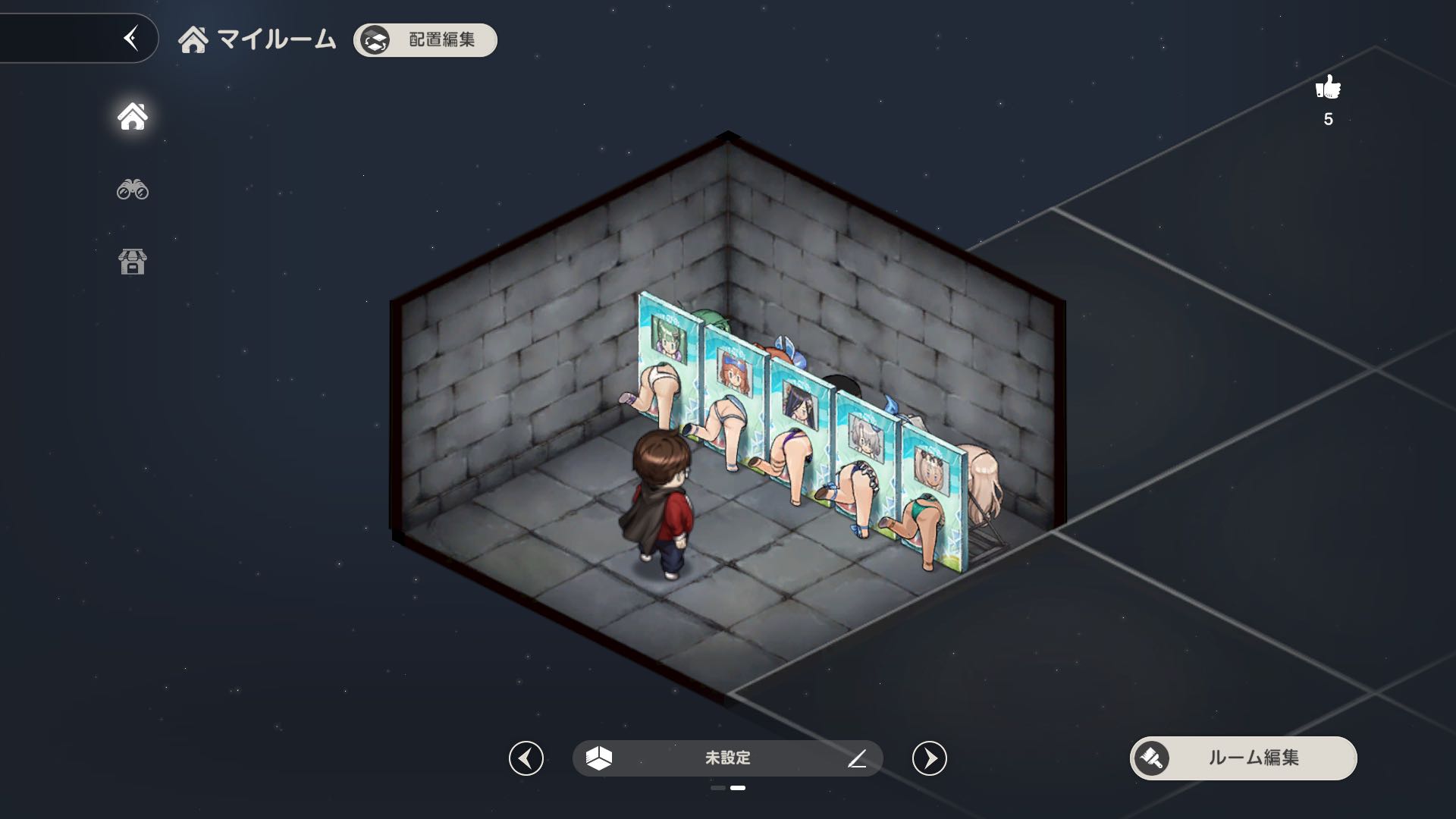Open the binoculars visit icon
Image resolution: width=1456 pixels, height=819 pixels.
click(133, 189)
